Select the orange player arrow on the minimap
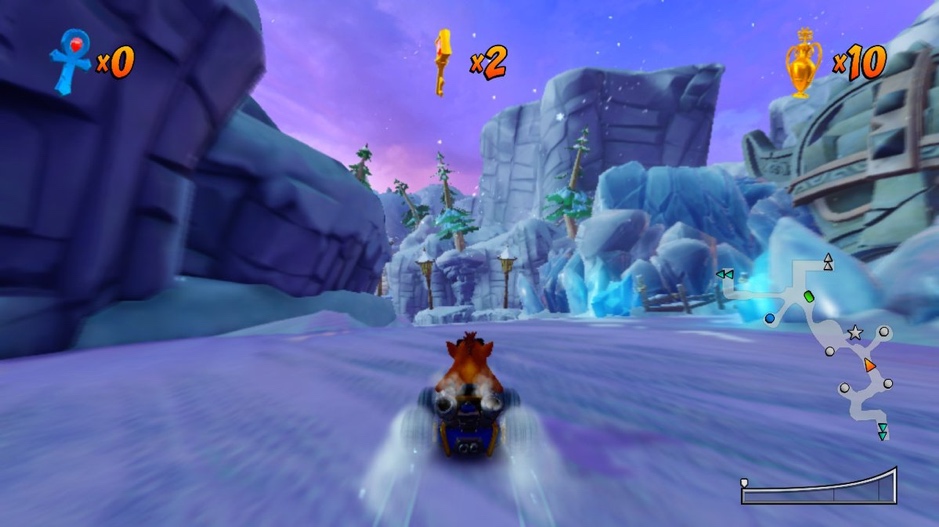This screenshot has height=527, width=939. point(871,365)
